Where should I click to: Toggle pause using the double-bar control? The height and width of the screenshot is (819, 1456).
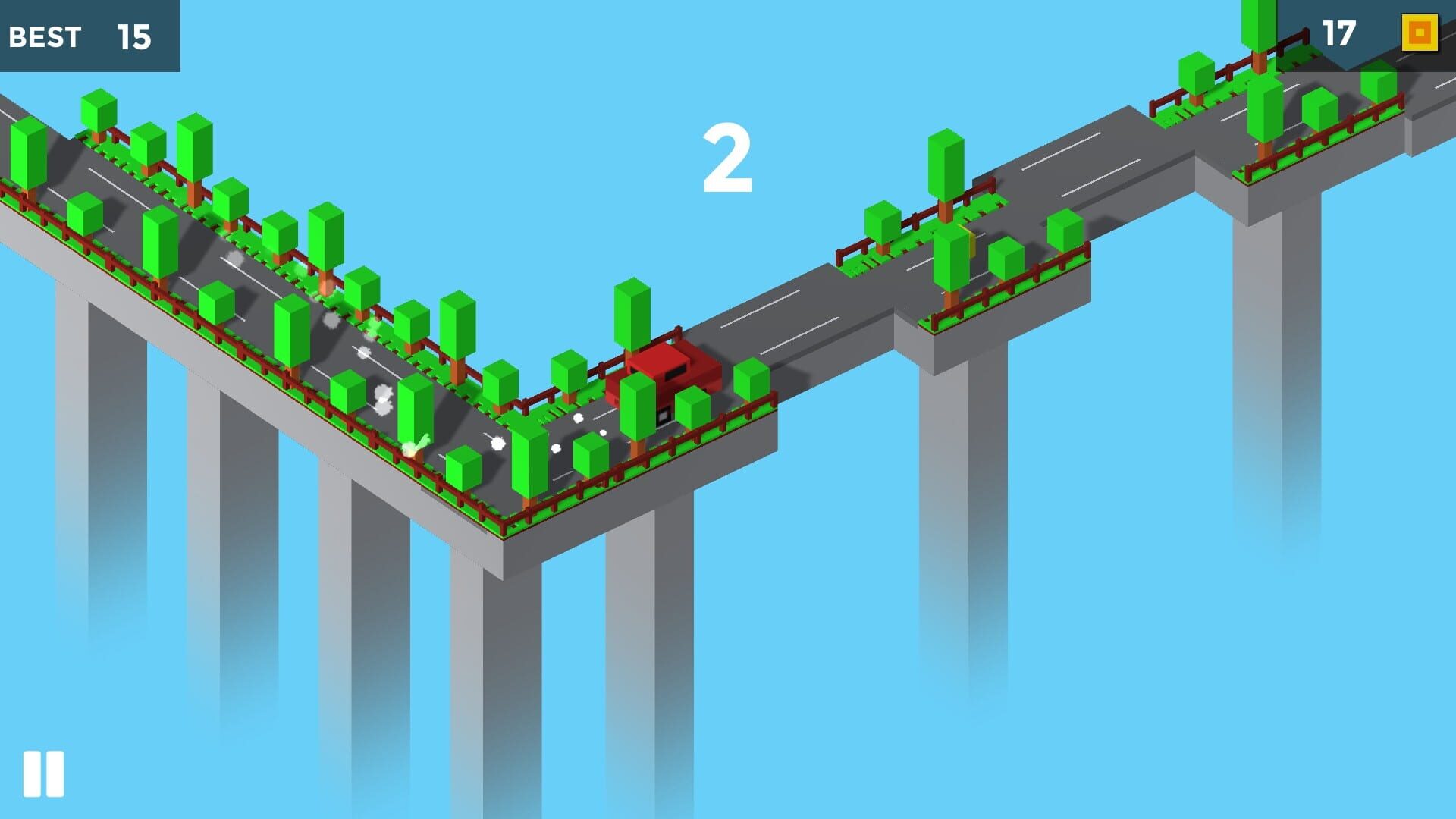click(43, 773)
